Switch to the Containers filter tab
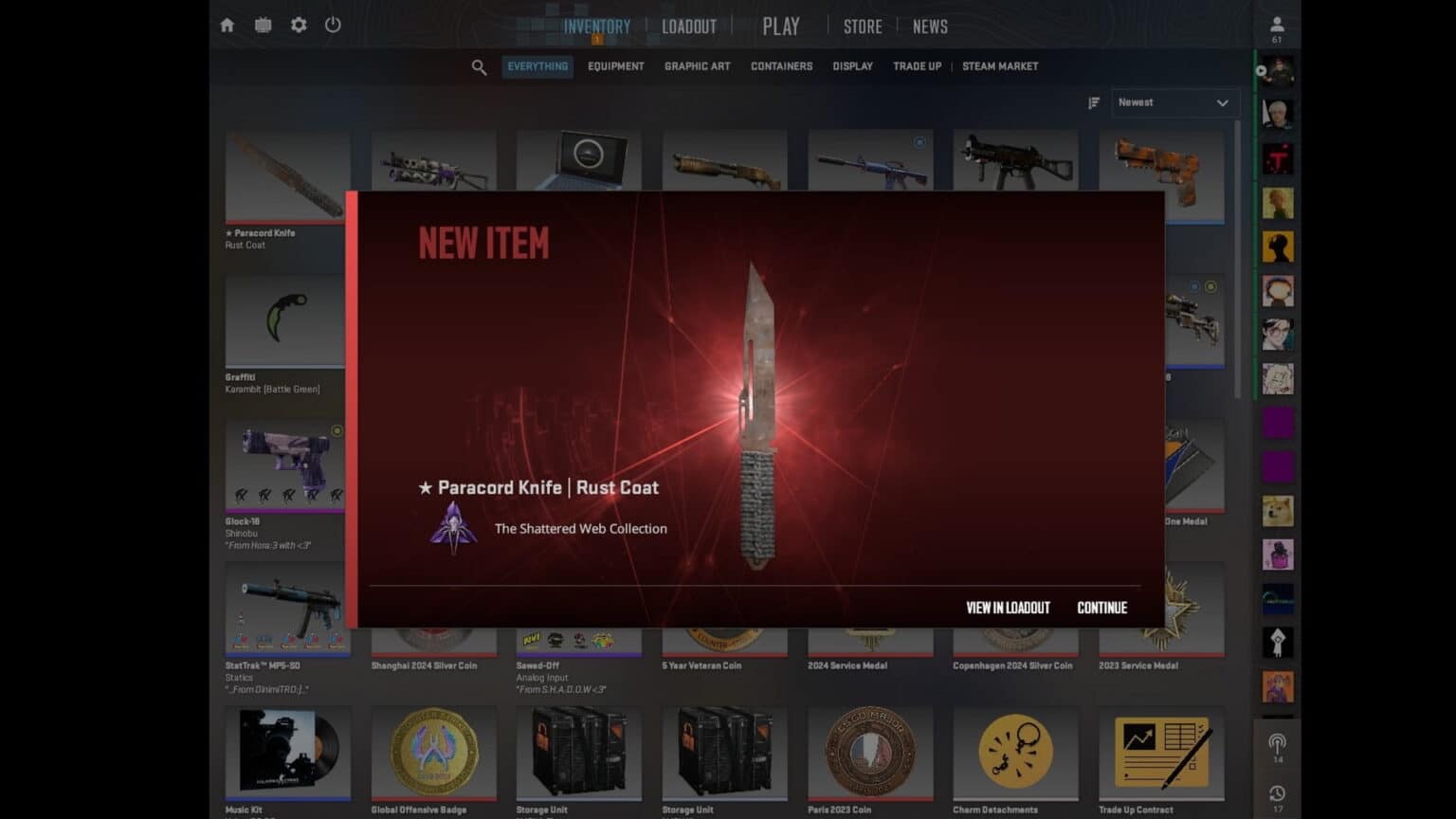Image resolution: width=1456 pixels, height=819 pixels. [780, 66]
